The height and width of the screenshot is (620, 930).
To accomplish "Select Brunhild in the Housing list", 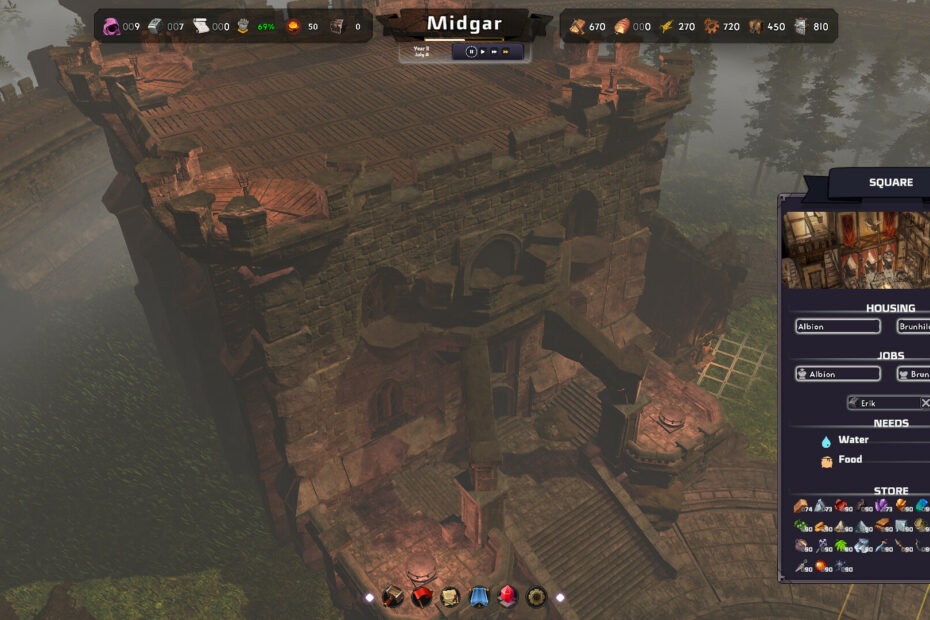I will pyautogui.click(x=914, y=326).
